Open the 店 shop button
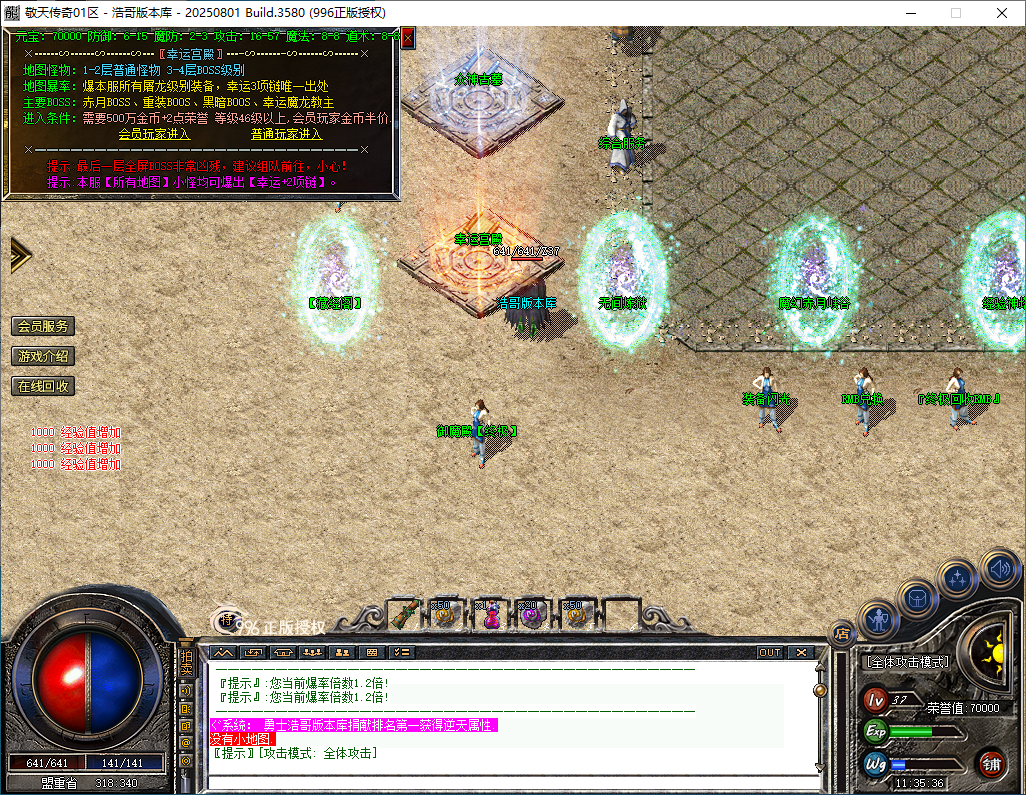Image resolution: width=1026 pixels, height=795 pixels. [x=842, y=632]
